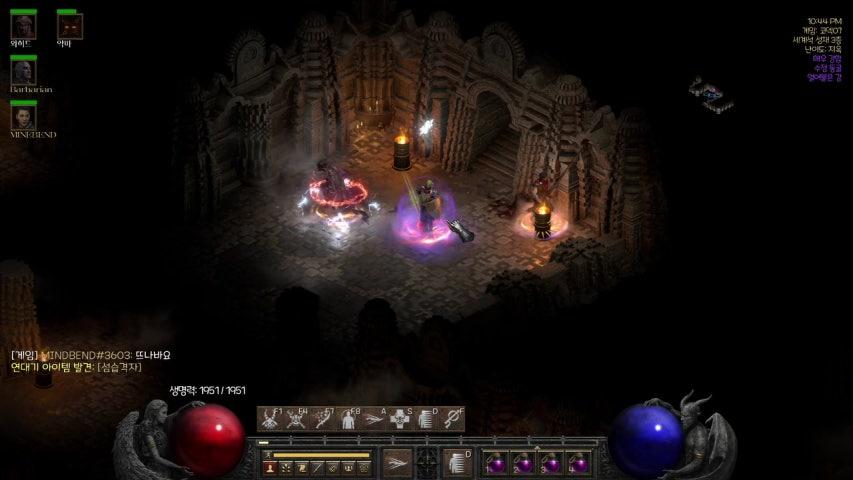
Task: Choose the multi-arrow skill labeled A in the skill bar
Action: click(x=374, y=419)
